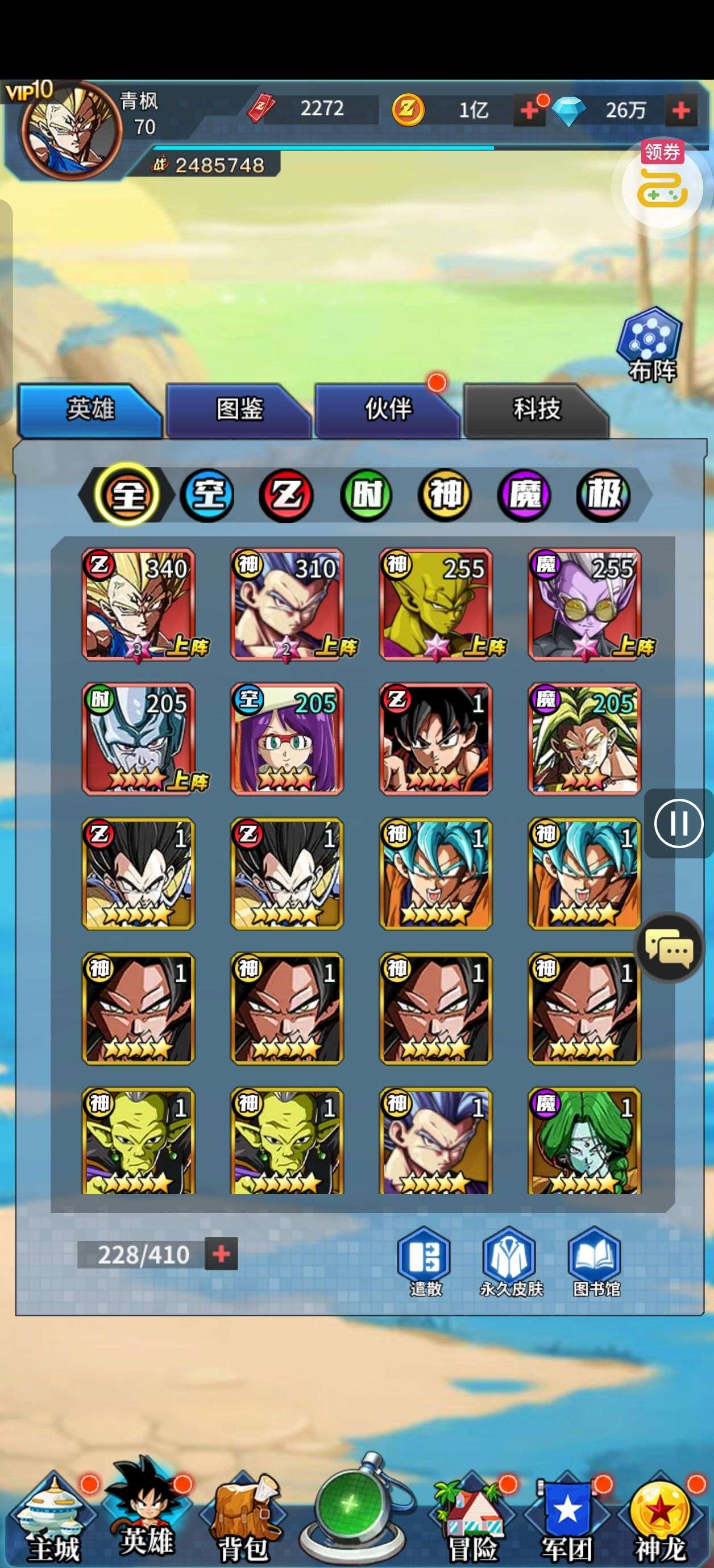The width and height of the screenshot is (714, 1568).
Task: Filter heroes by 空 type
Action: pyautogui.click(x=207, y=494)
